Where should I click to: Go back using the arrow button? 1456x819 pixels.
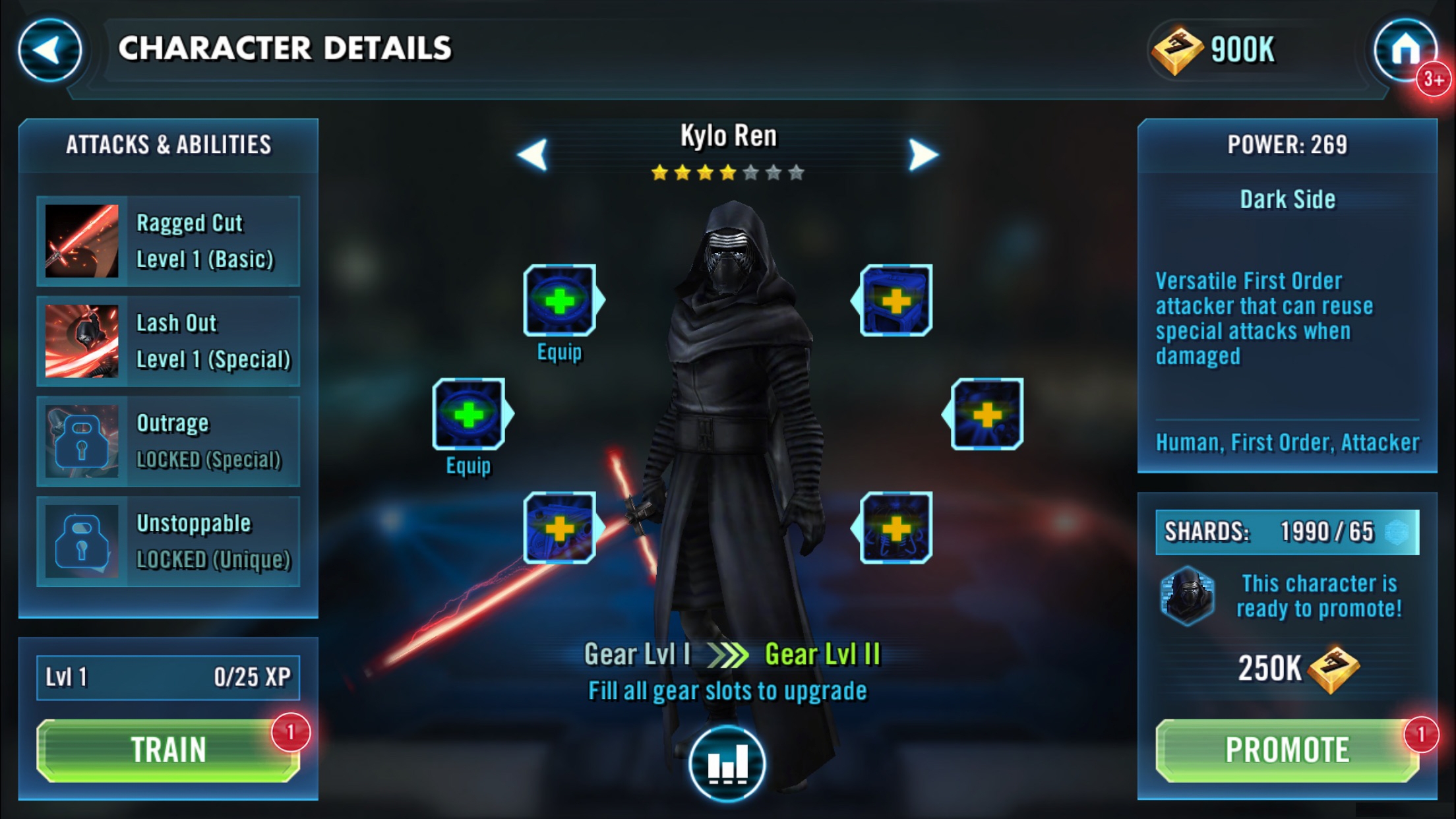pos(49,50)
